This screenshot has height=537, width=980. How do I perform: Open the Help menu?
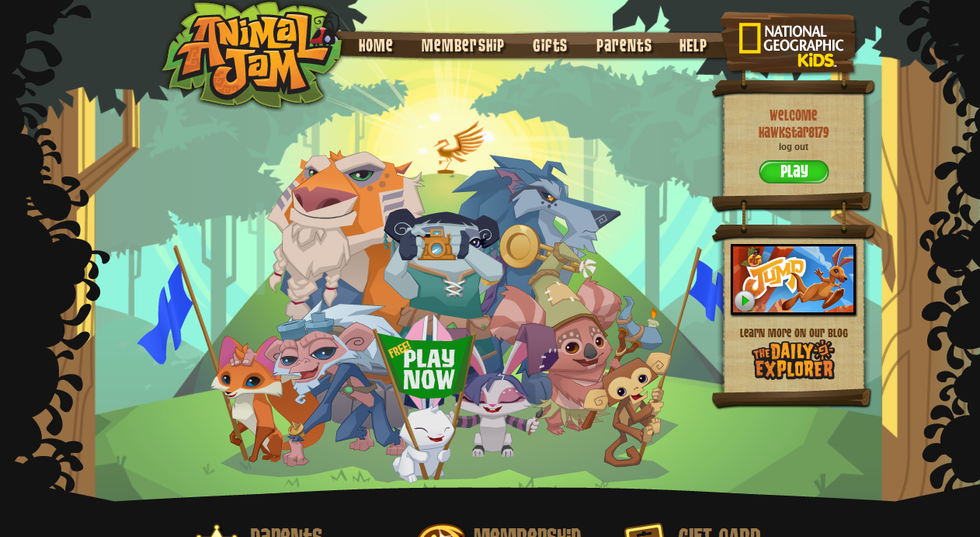tap(692, 46)
